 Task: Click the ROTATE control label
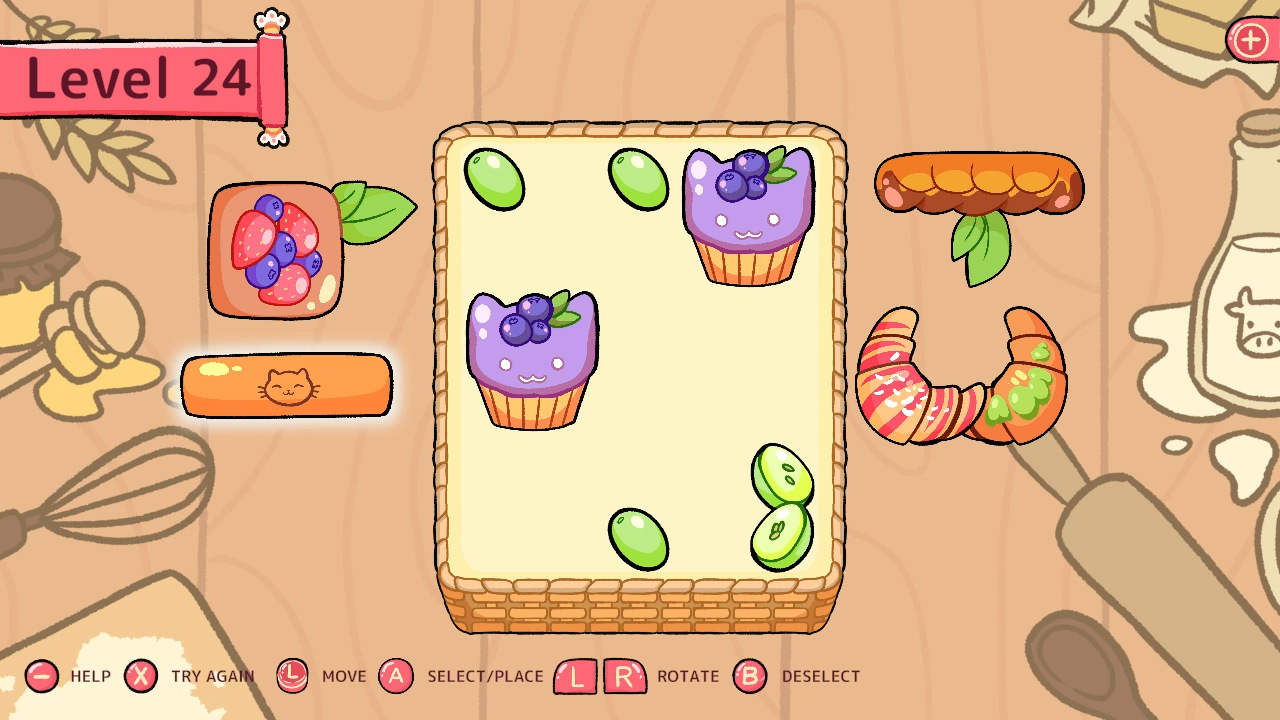pyautogui.click(x=686, y=676)
